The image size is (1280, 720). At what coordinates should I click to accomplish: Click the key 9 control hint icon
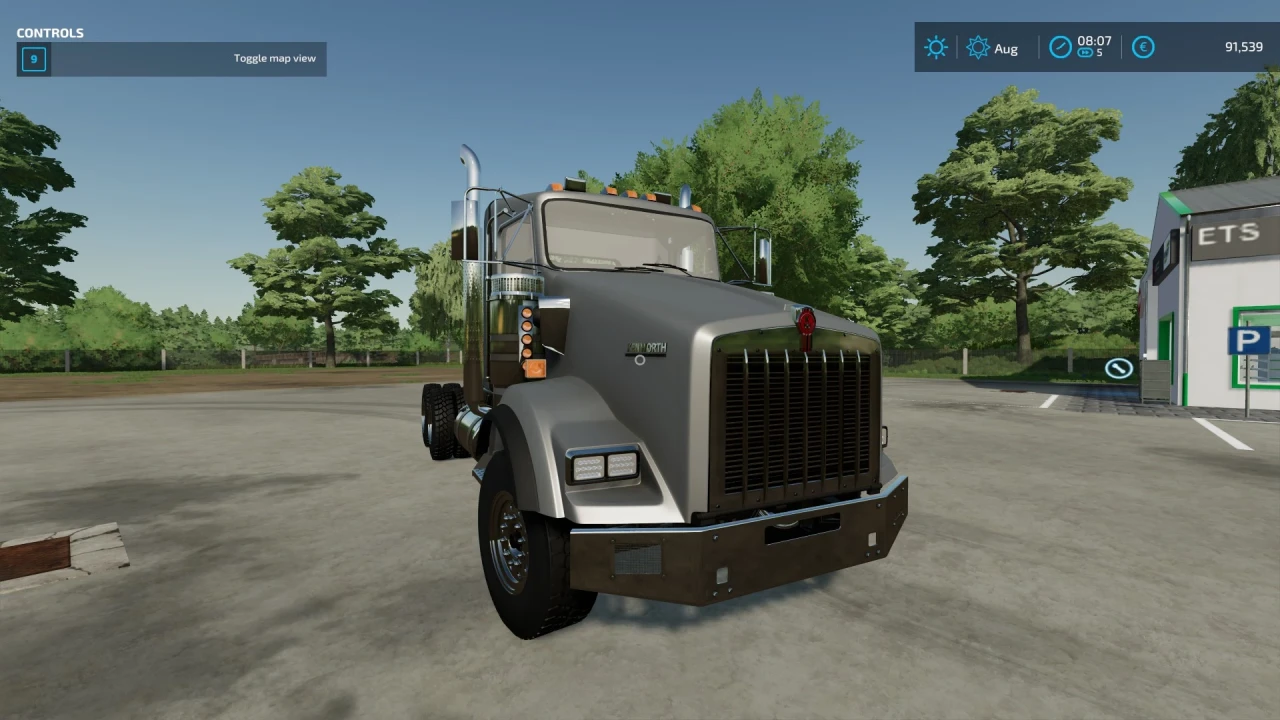pos(33,58)
